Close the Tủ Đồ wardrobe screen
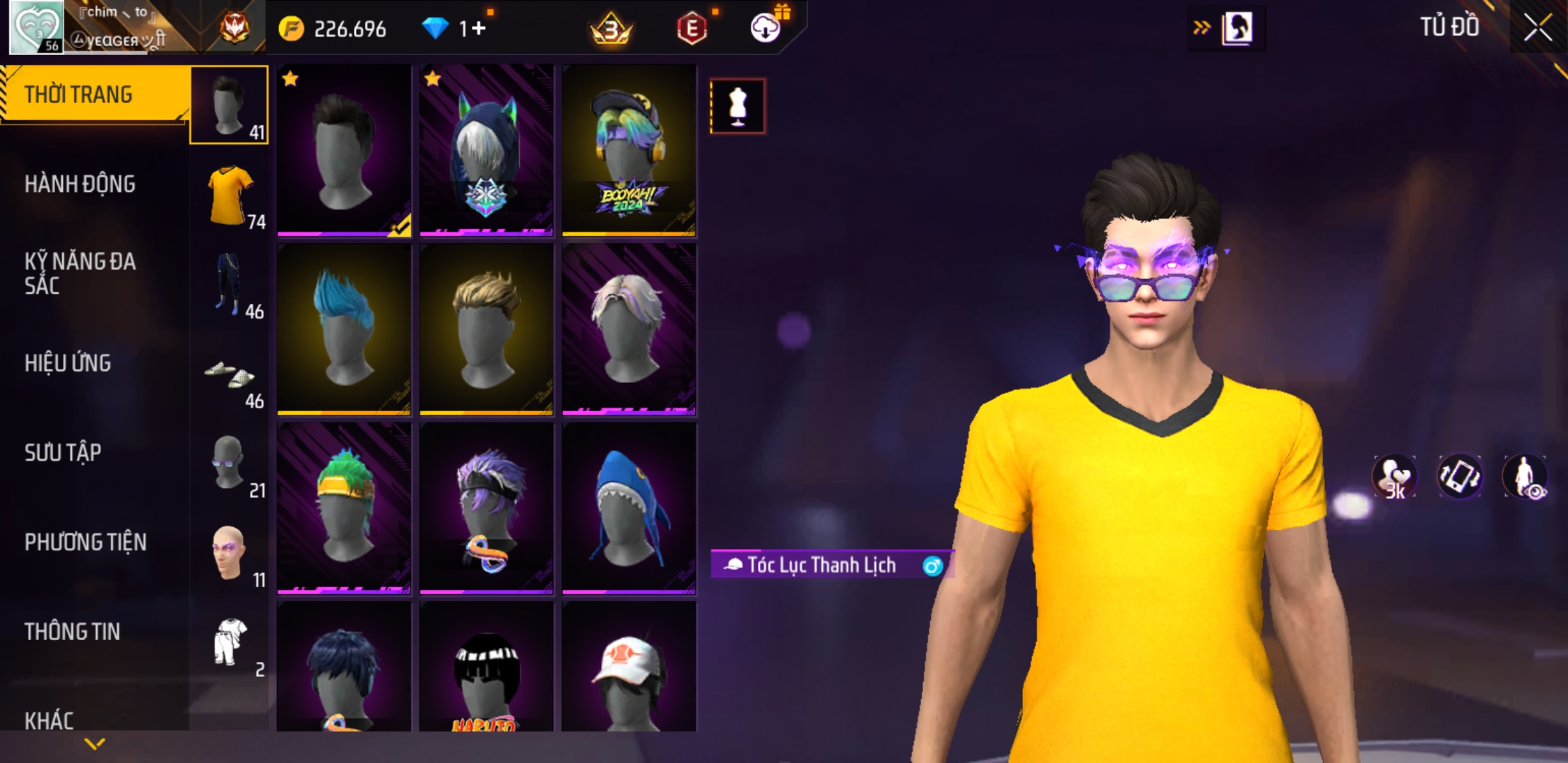 (x=1537, y=28)
